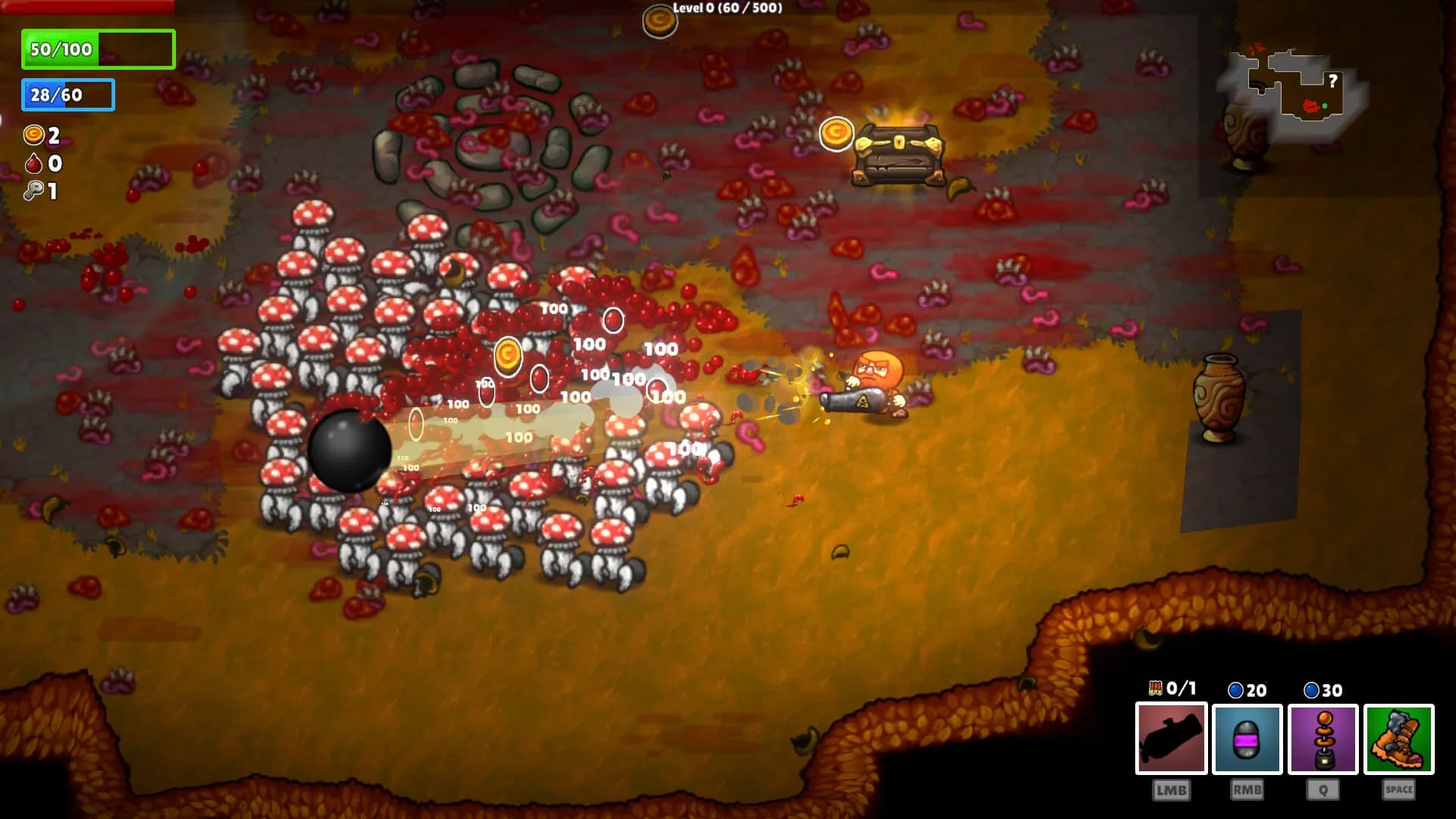This screenshot has width=1456, height=819.
Task: Click the capsule grenade icon in the RMB slot
Action: tap(1247, 738)
